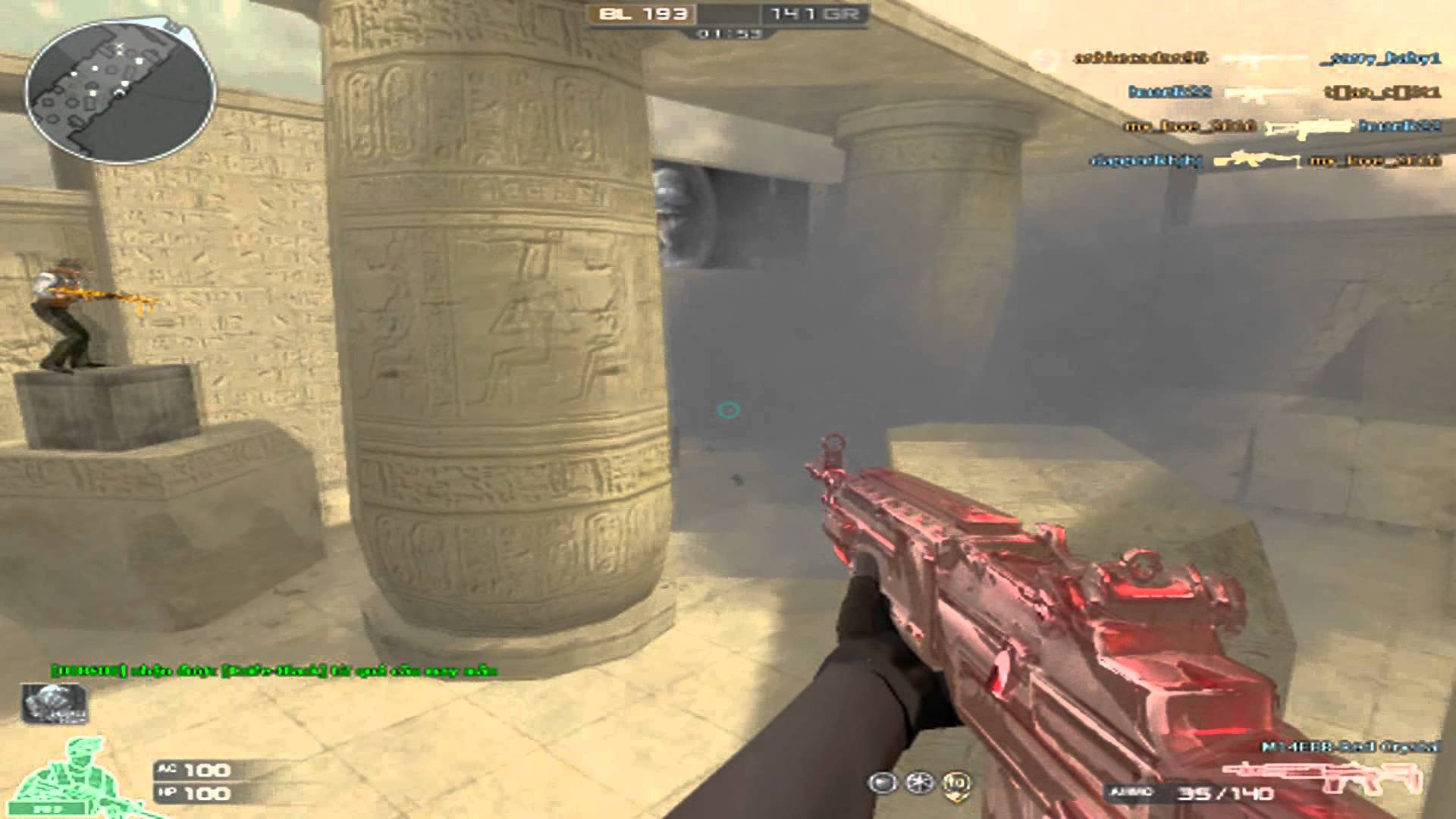Select the bottom kill feed row

(x=1264, y=160)
